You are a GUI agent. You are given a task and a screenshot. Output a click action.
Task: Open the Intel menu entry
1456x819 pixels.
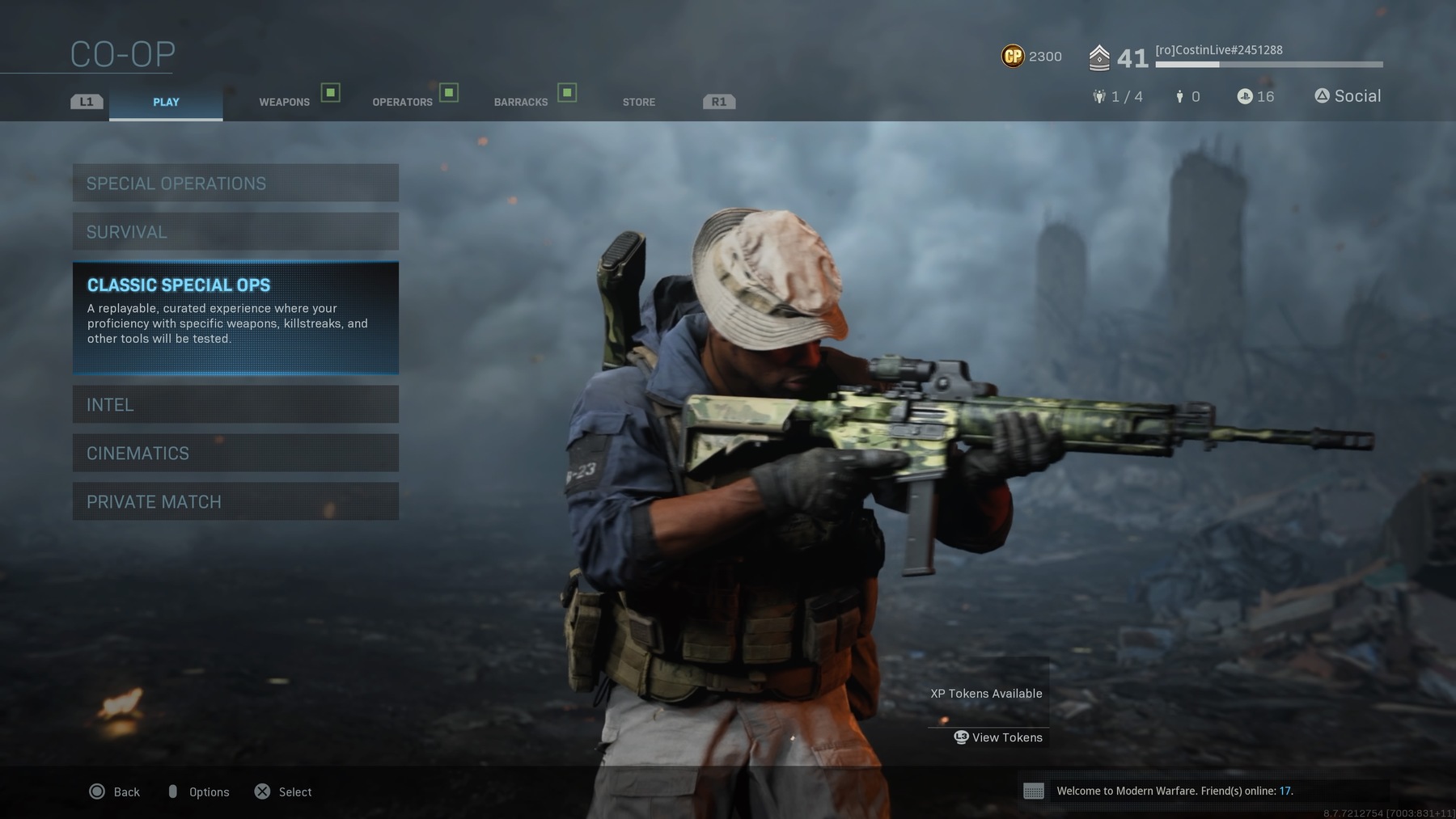pyautogui.click(x=235, y=404)
